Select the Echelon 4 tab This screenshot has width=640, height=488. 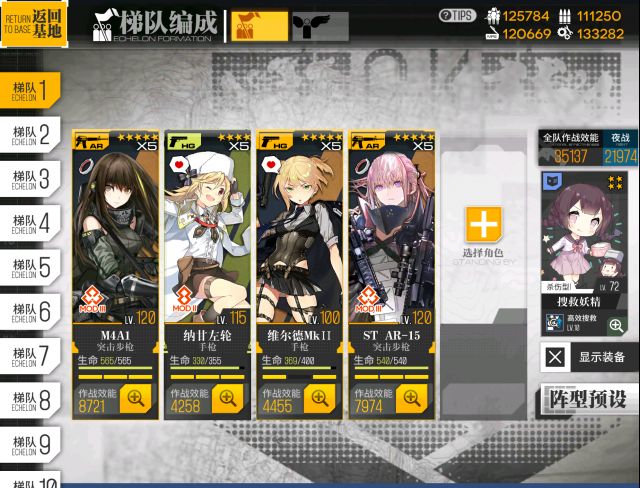coord(30,224)
